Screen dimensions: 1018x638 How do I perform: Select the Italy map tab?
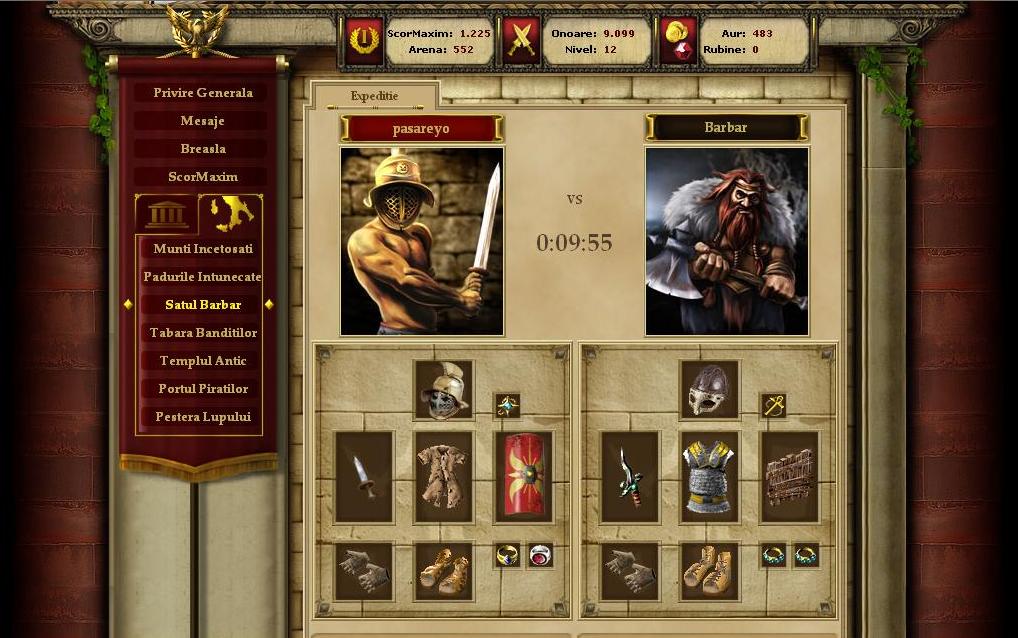tap(231, 213)
